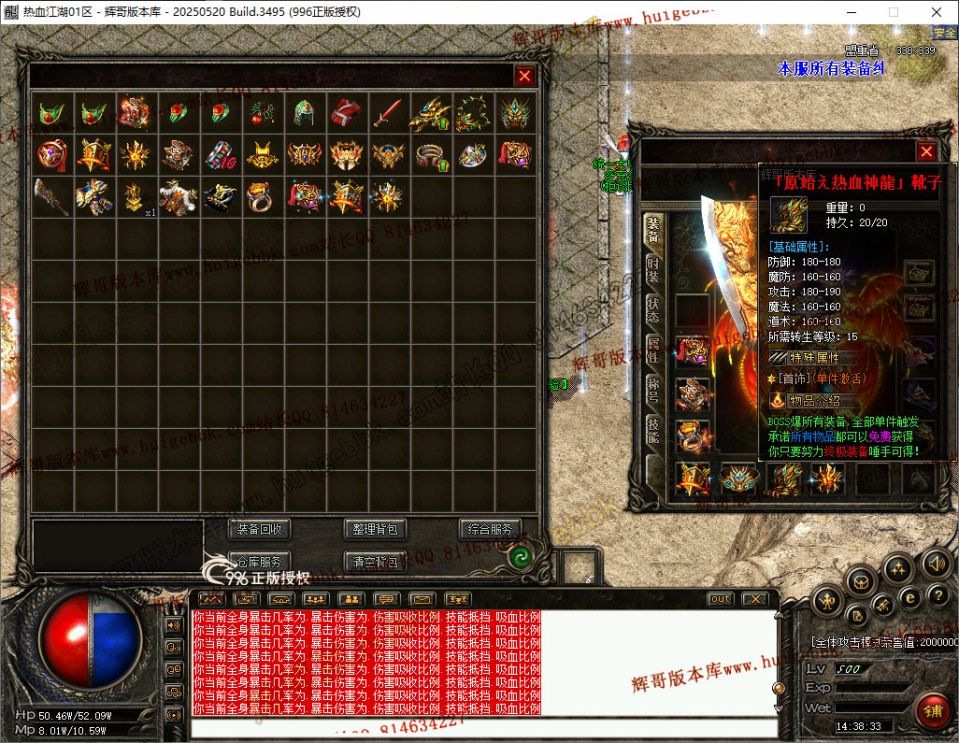The height and width of the screenshot is (743, 959).
Task: Open the 状态 status tab
Action: (652, 310)
